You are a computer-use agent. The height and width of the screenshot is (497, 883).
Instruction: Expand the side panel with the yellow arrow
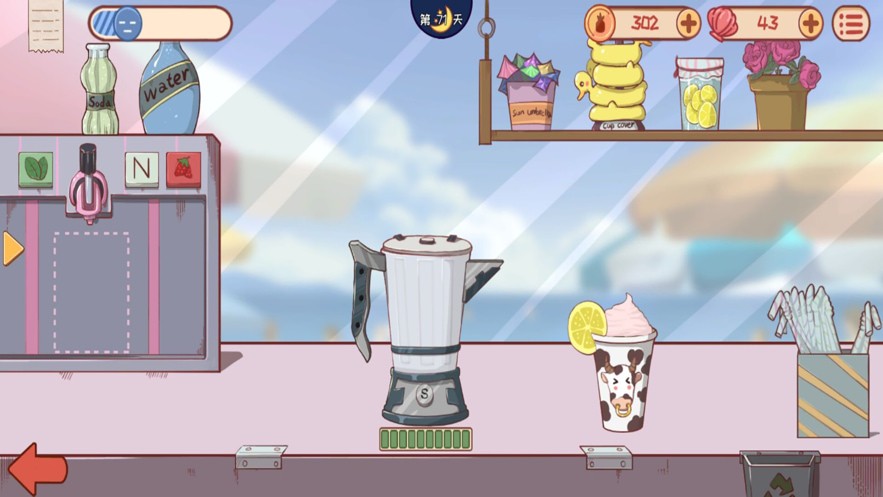(x=12, y=249)
